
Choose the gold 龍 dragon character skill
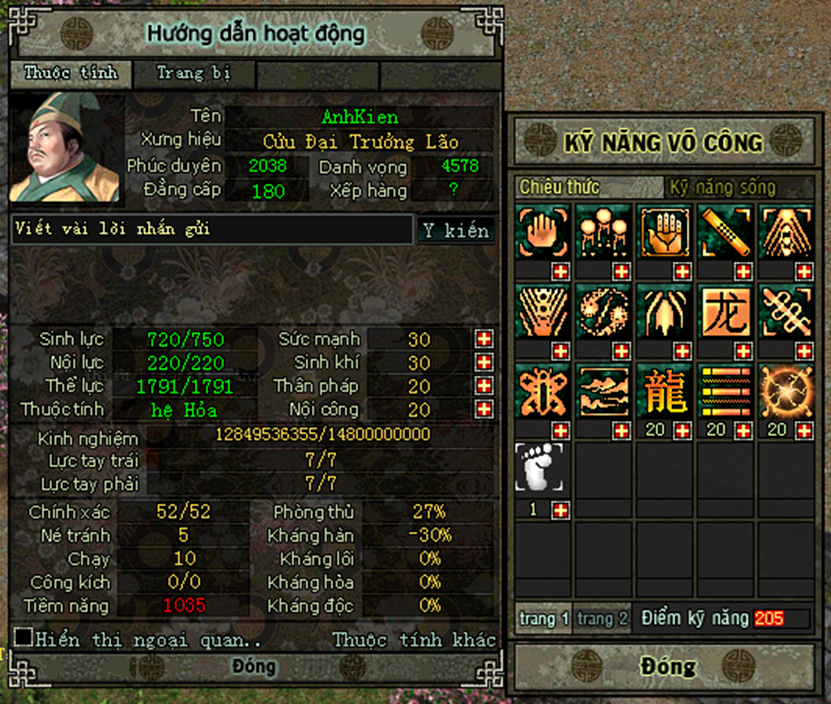[x=663, y=389]
